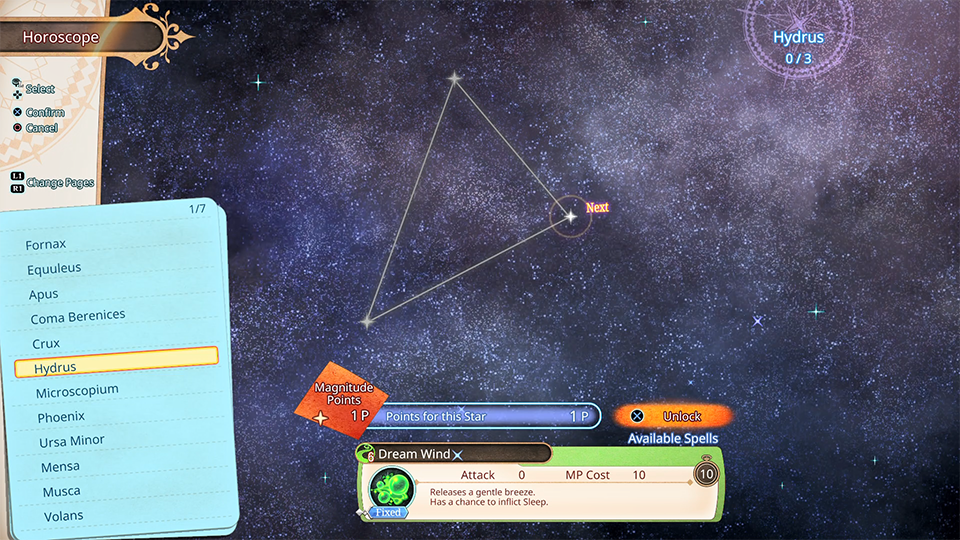Choose the Phoenix constellation
Screen dimensions: 960x540
pos(61,416)
